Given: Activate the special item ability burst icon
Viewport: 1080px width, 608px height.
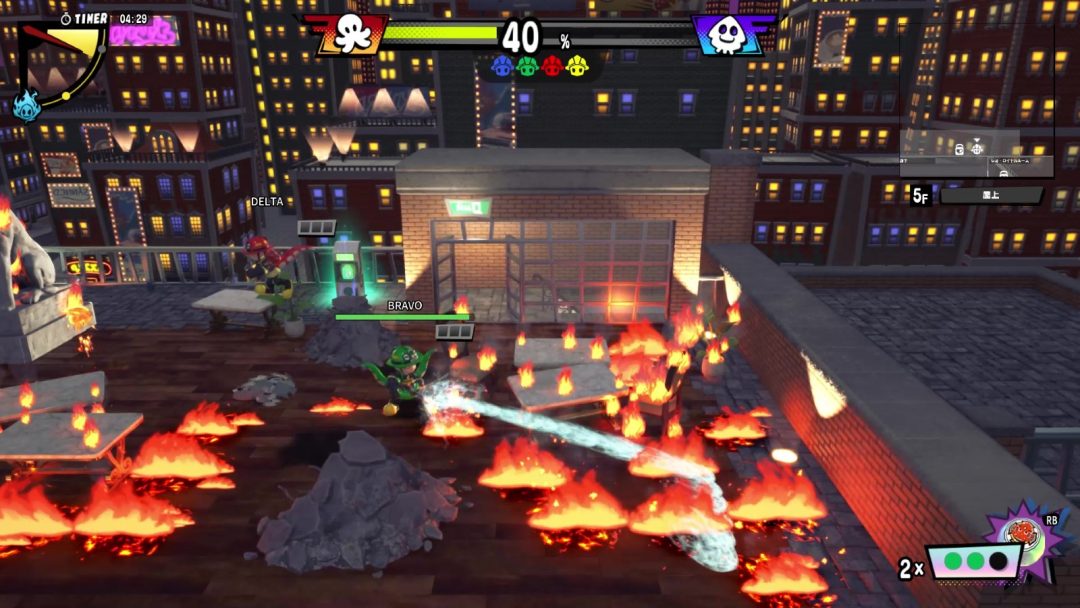Looking at the screenshot, I should [1022, 540].
